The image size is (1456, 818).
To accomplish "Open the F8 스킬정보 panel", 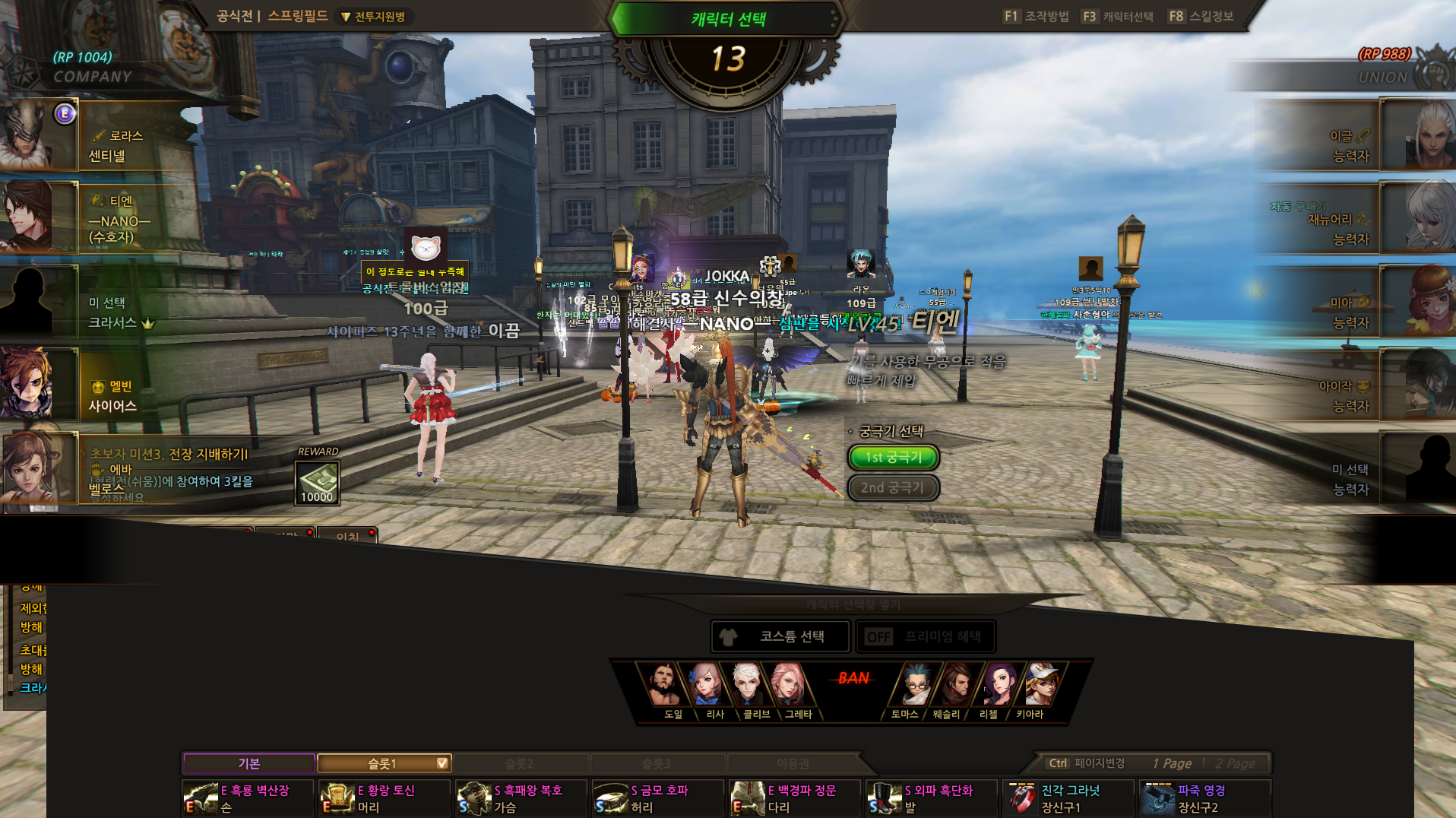I will point(1201,16).
